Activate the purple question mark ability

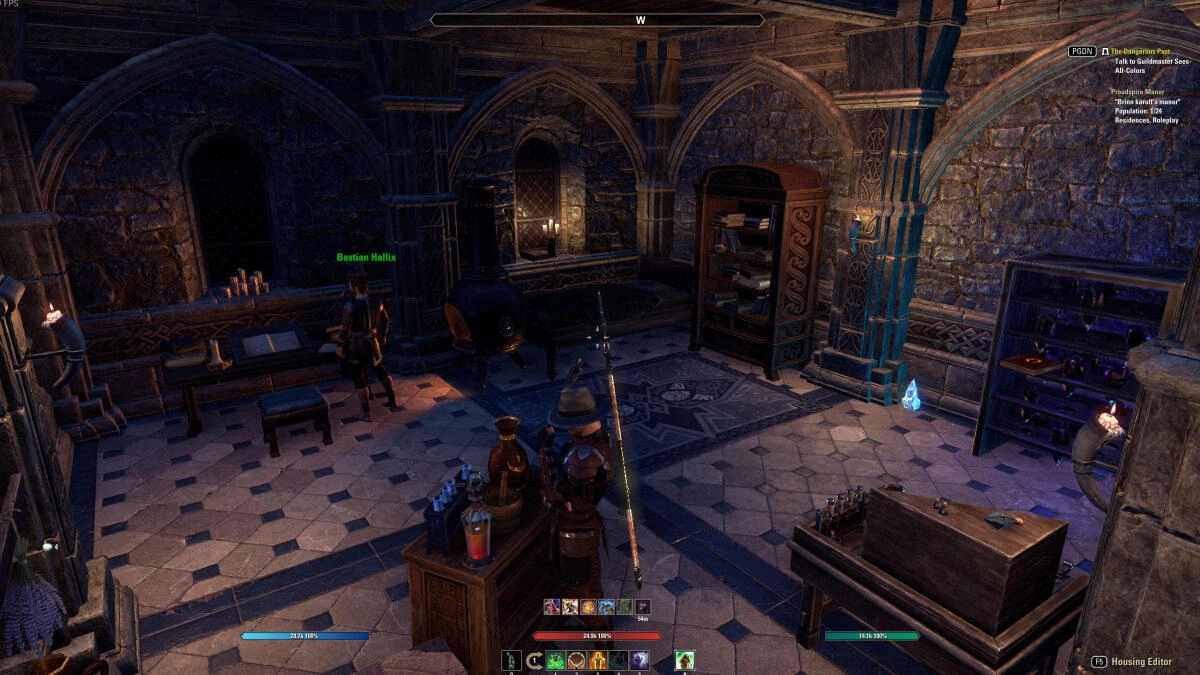coord(640,660)
